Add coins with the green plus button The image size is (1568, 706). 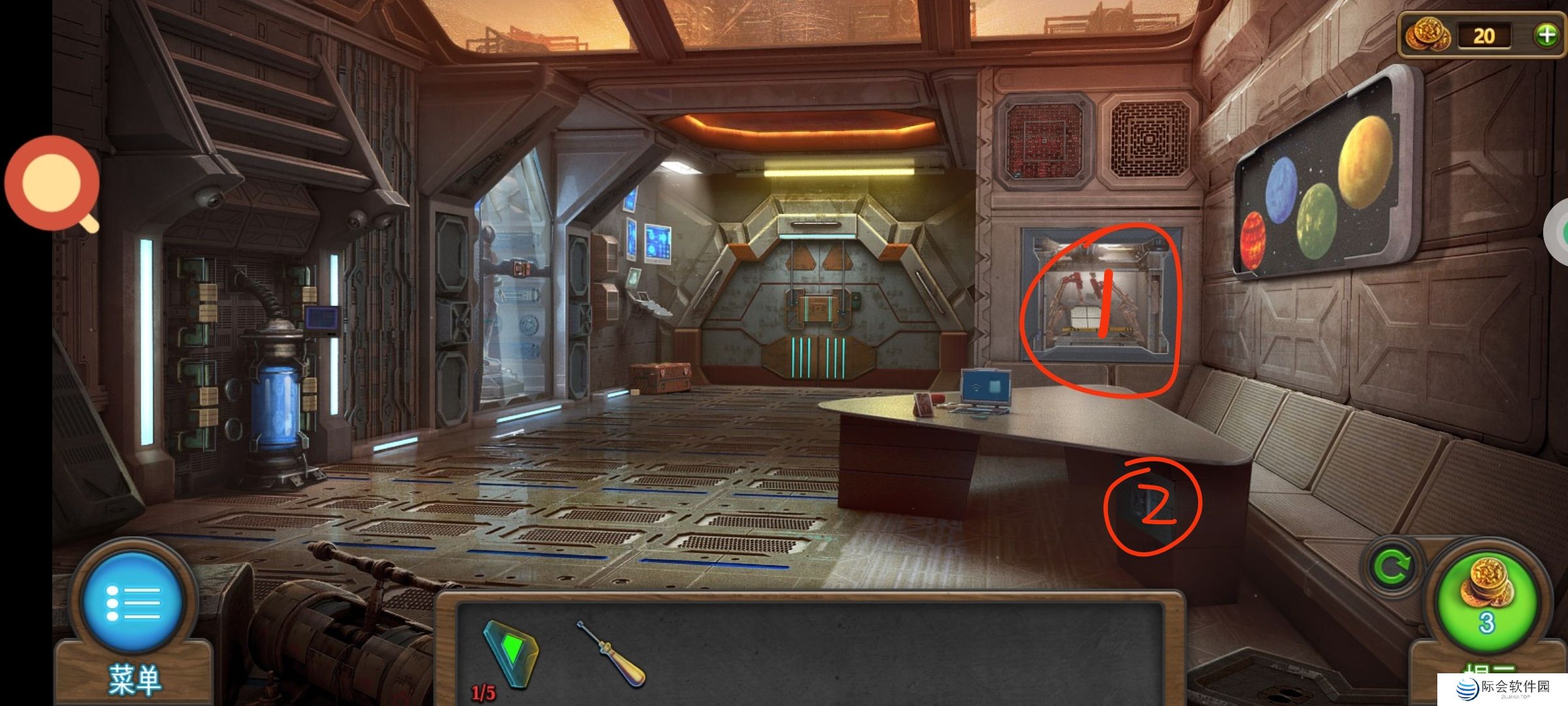1546,35
